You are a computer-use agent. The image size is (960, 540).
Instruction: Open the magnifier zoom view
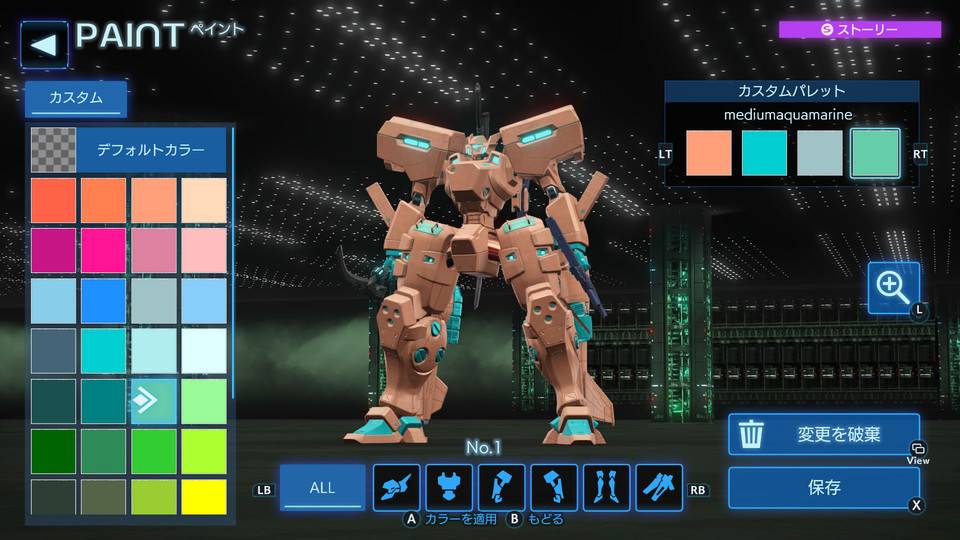coord(893,288)
